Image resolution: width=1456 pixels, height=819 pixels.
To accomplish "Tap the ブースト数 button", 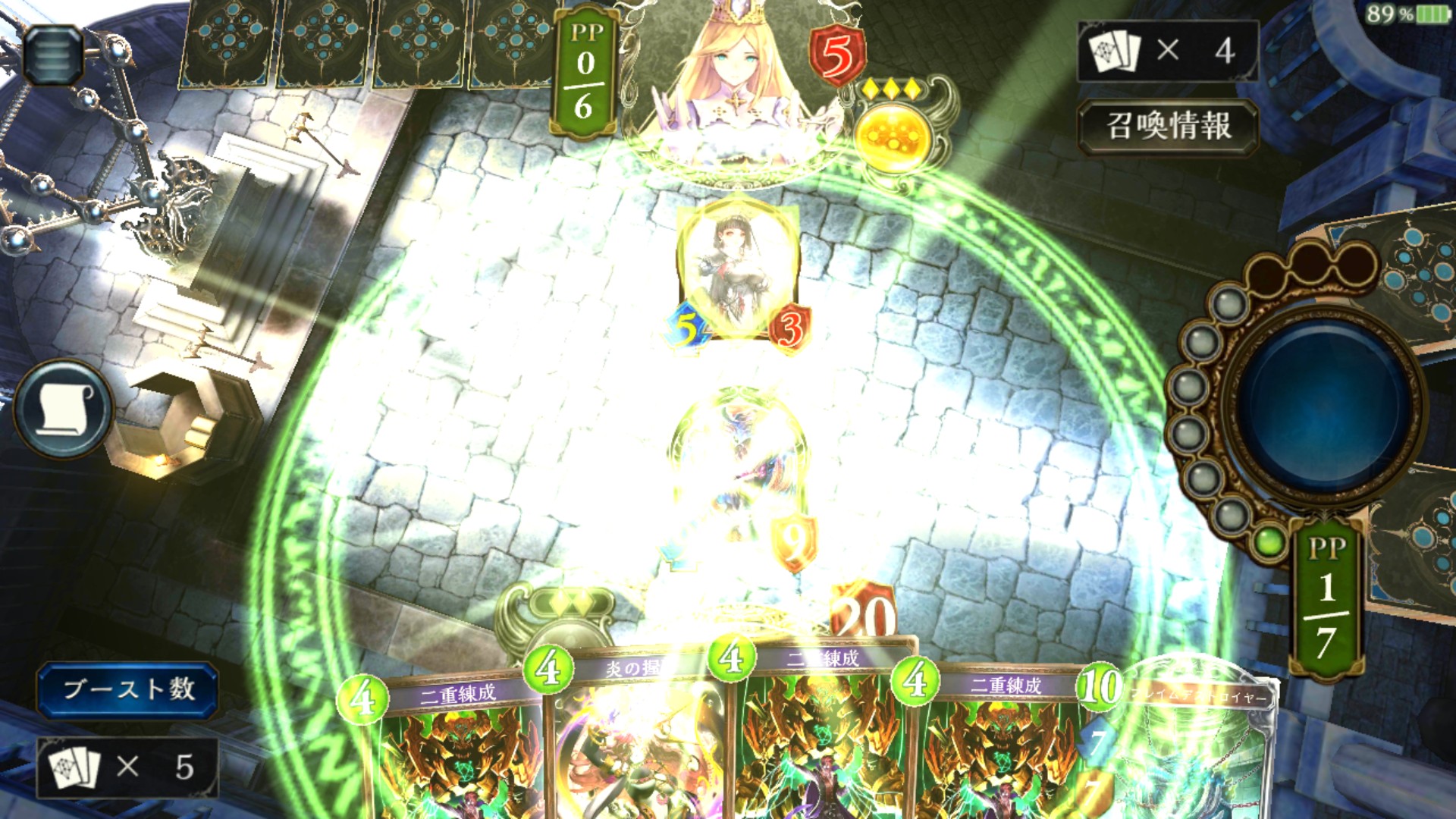I will coord(128,689).
